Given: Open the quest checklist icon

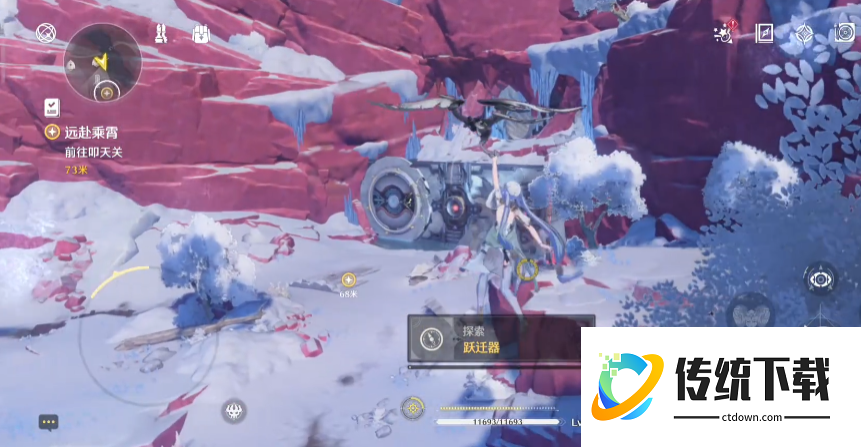Looking at the screenshot, I should 51,107.
